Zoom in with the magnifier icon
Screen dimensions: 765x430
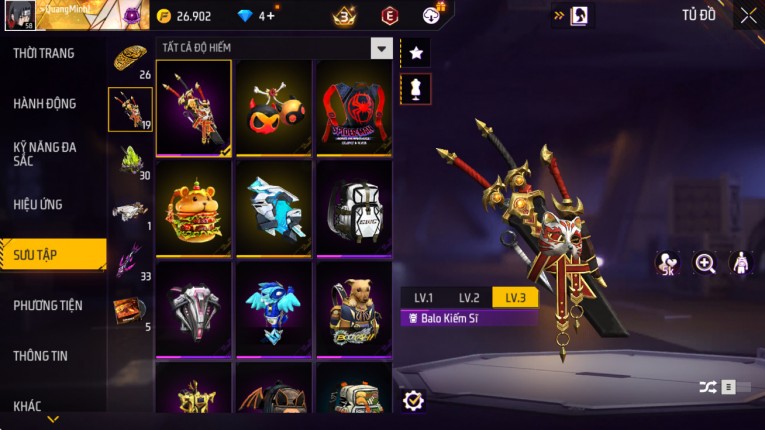coord(705,263)
